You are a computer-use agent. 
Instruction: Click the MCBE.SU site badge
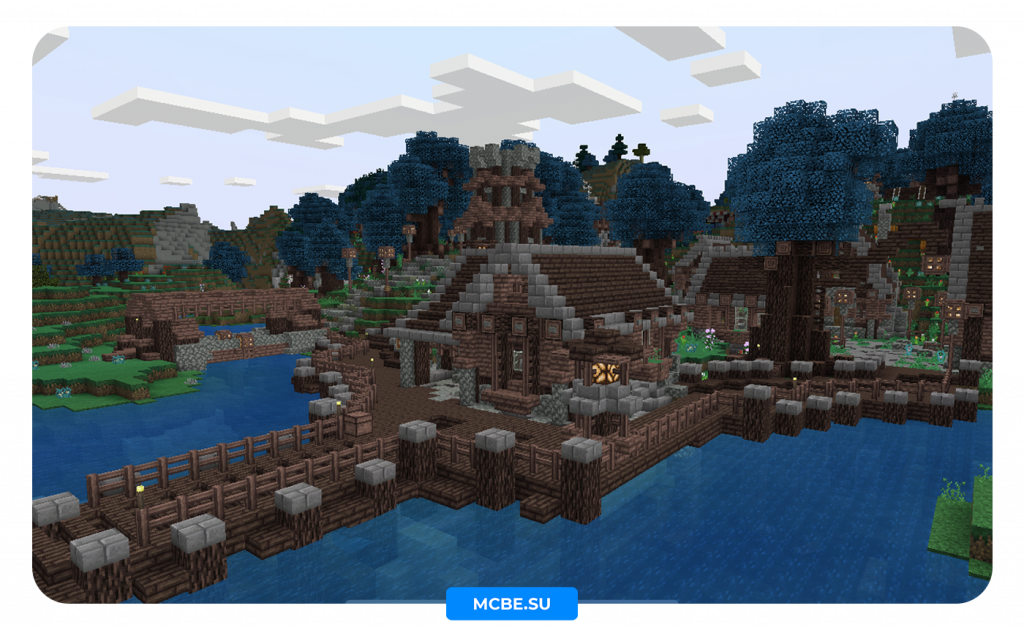[x=511, y=604]
